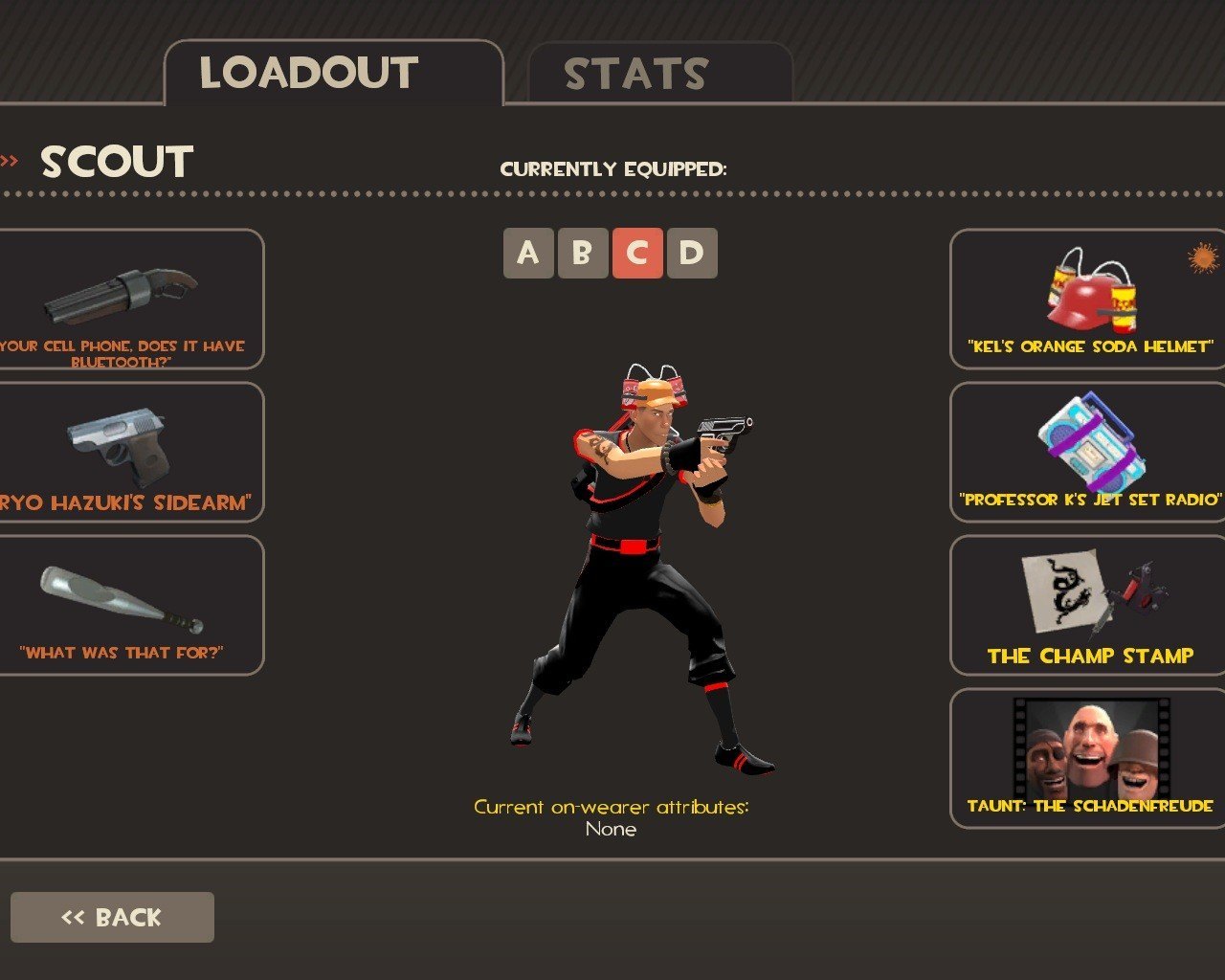Viewport: 1225px width, 980px height.
Task: Select the Professor K's Jet Set Radio slot
Action: (x=1088, y=453)
